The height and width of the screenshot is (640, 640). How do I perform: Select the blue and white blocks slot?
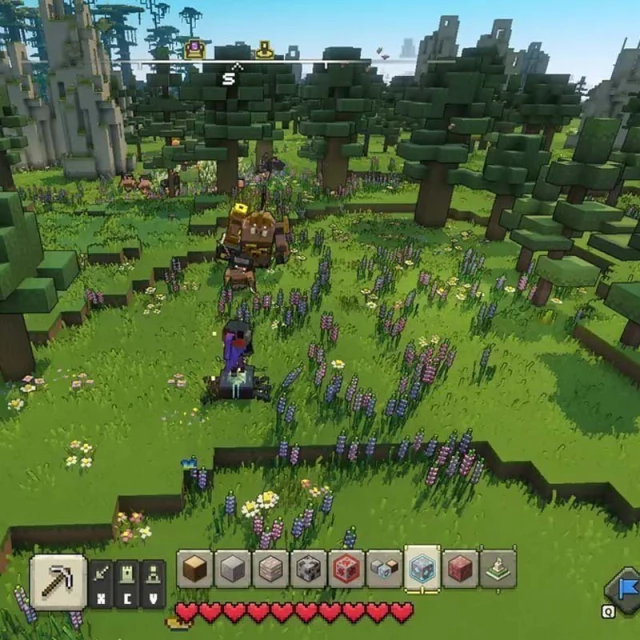(x=384, y=569)
